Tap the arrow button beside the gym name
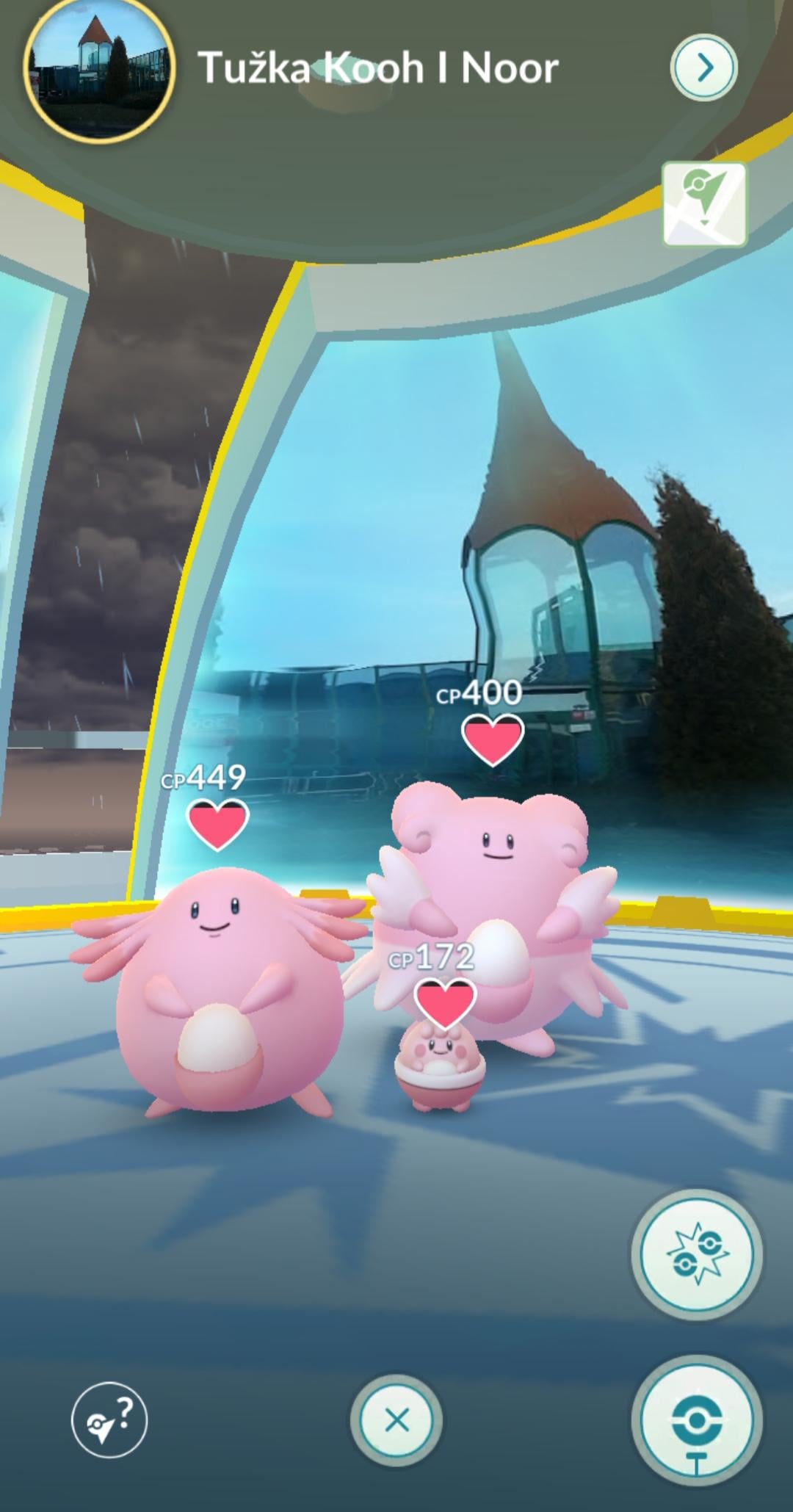Image resolution: width=793 pixels, height=1512 pixels. tap(703, 68)
